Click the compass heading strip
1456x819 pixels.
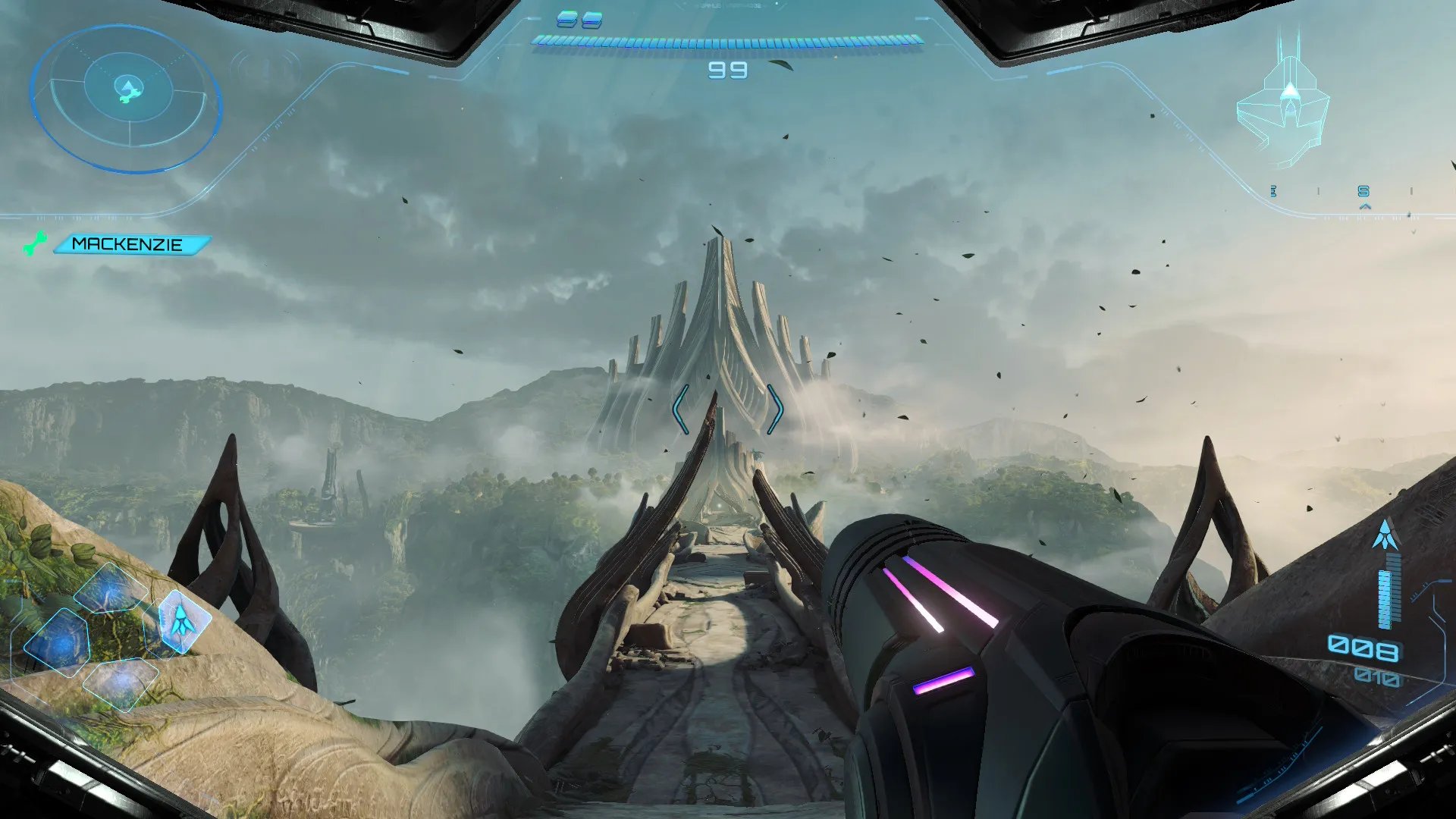coord(1342,192)
